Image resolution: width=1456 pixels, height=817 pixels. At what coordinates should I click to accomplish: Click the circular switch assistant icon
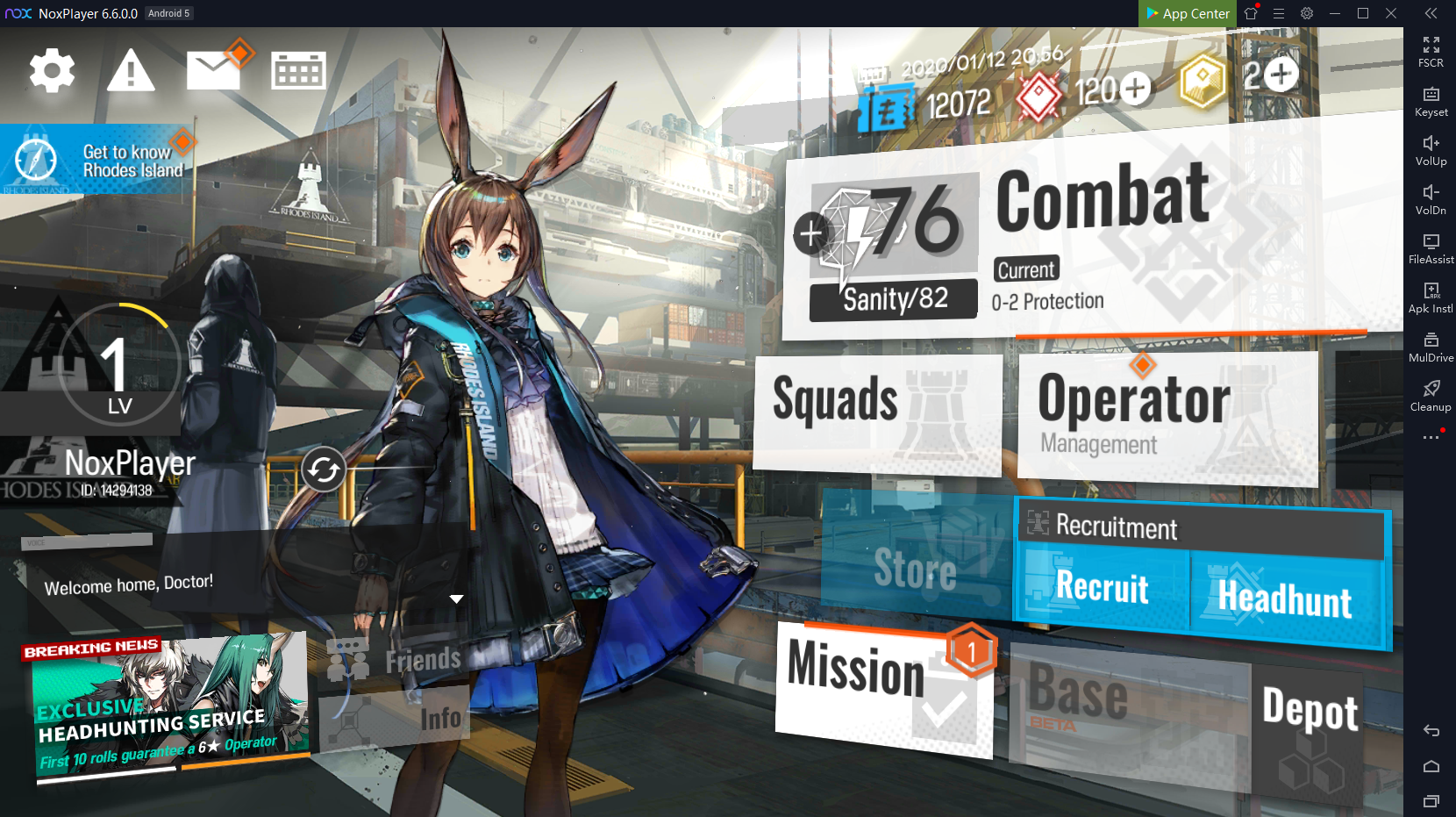tap(324, 470)
